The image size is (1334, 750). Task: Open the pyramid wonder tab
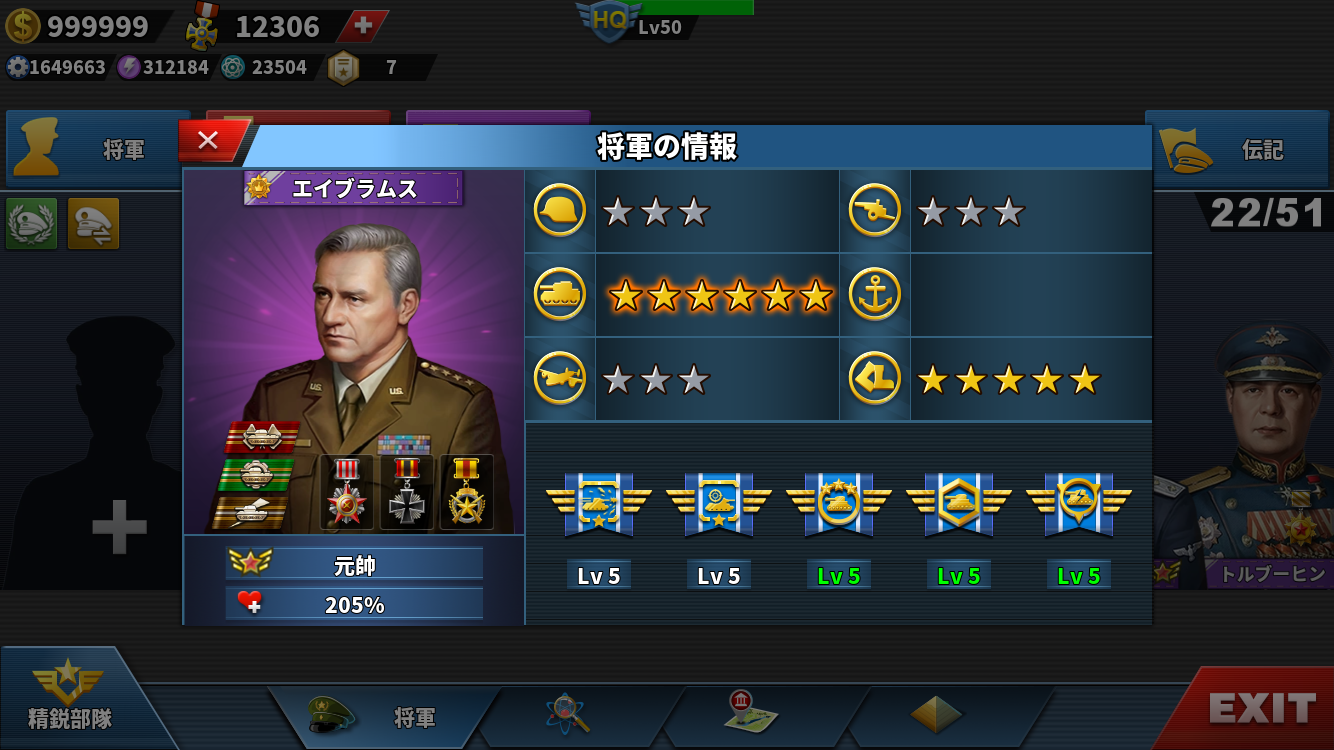[x=936, y=714]
